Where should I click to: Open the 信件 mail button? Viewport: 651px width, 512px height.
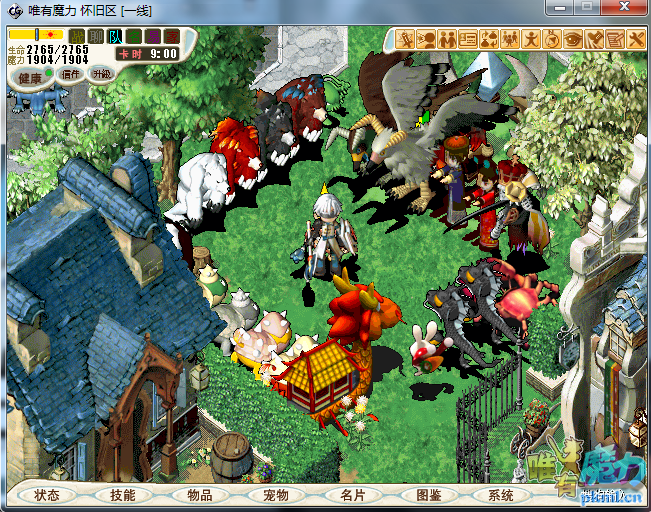coord(71,74)
